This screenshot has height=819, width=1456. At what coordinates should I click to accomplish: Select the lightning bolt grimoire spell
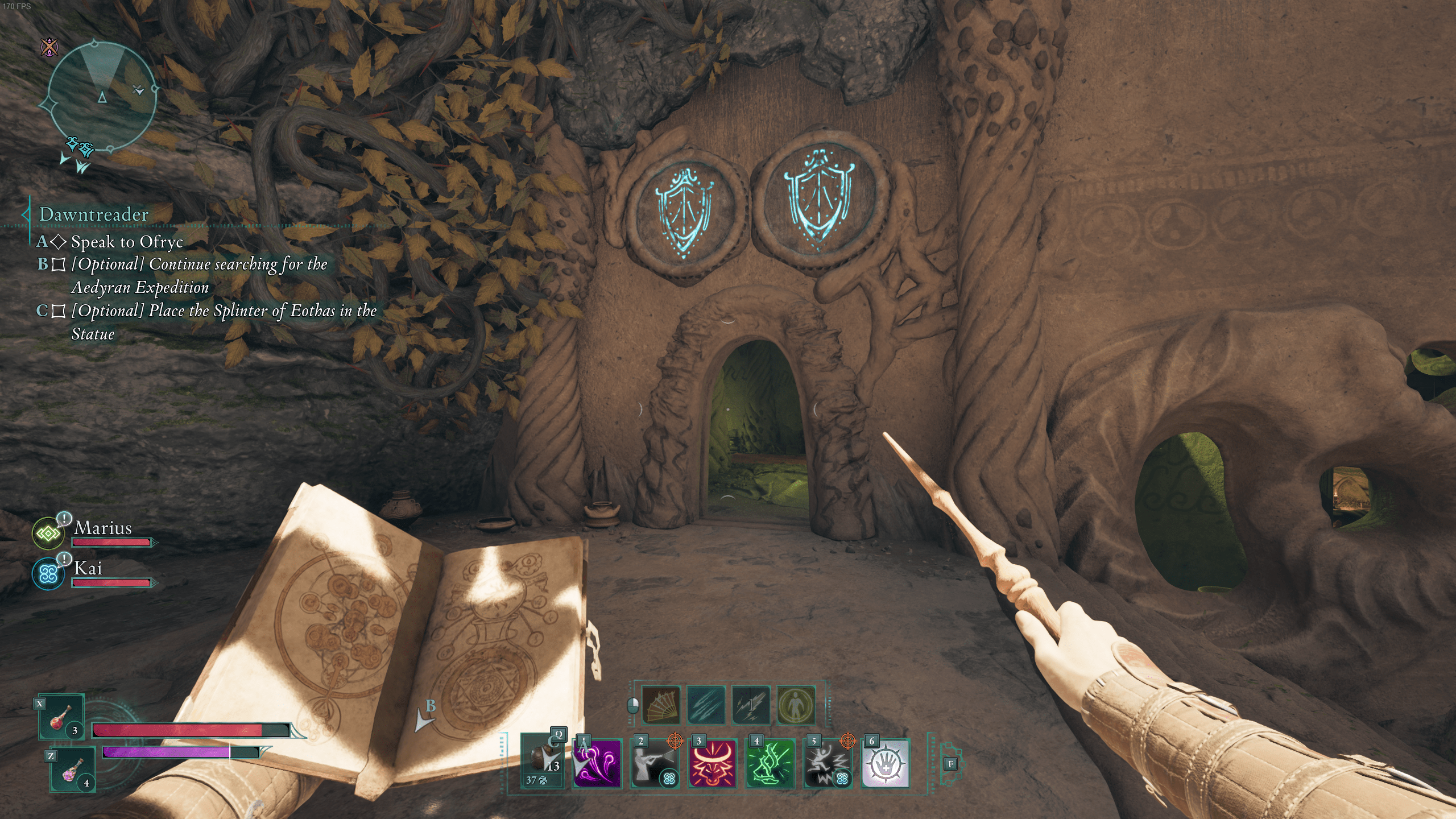[751, 706]
